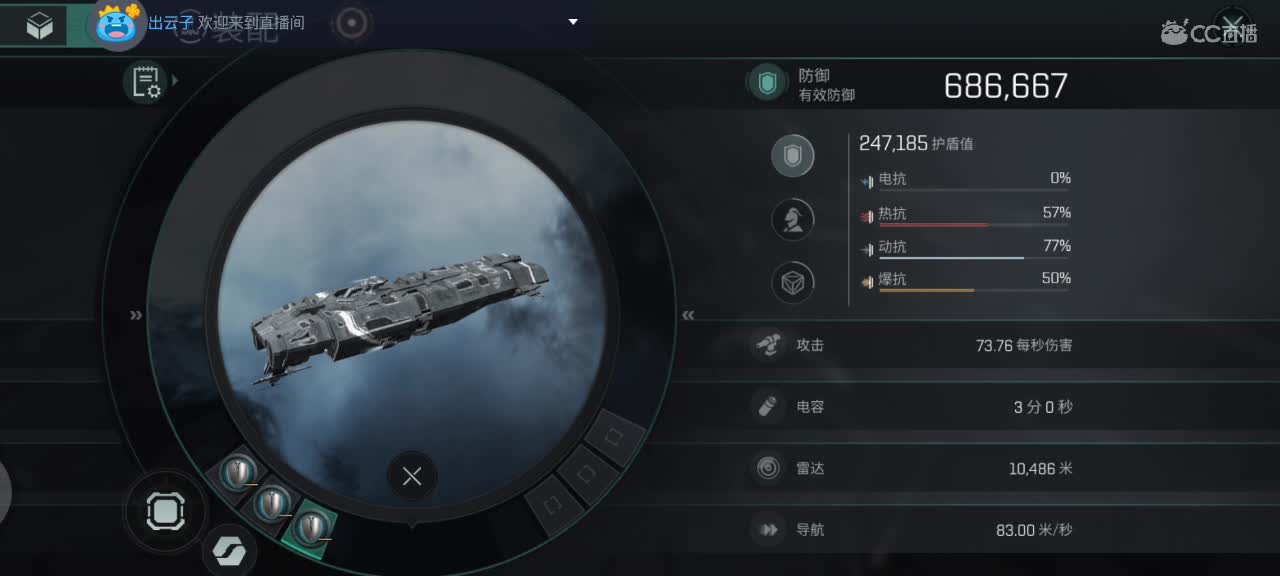Dismiss the ship preview with center X
This screenshot has width=1280, height=576.
coord(411,477)
